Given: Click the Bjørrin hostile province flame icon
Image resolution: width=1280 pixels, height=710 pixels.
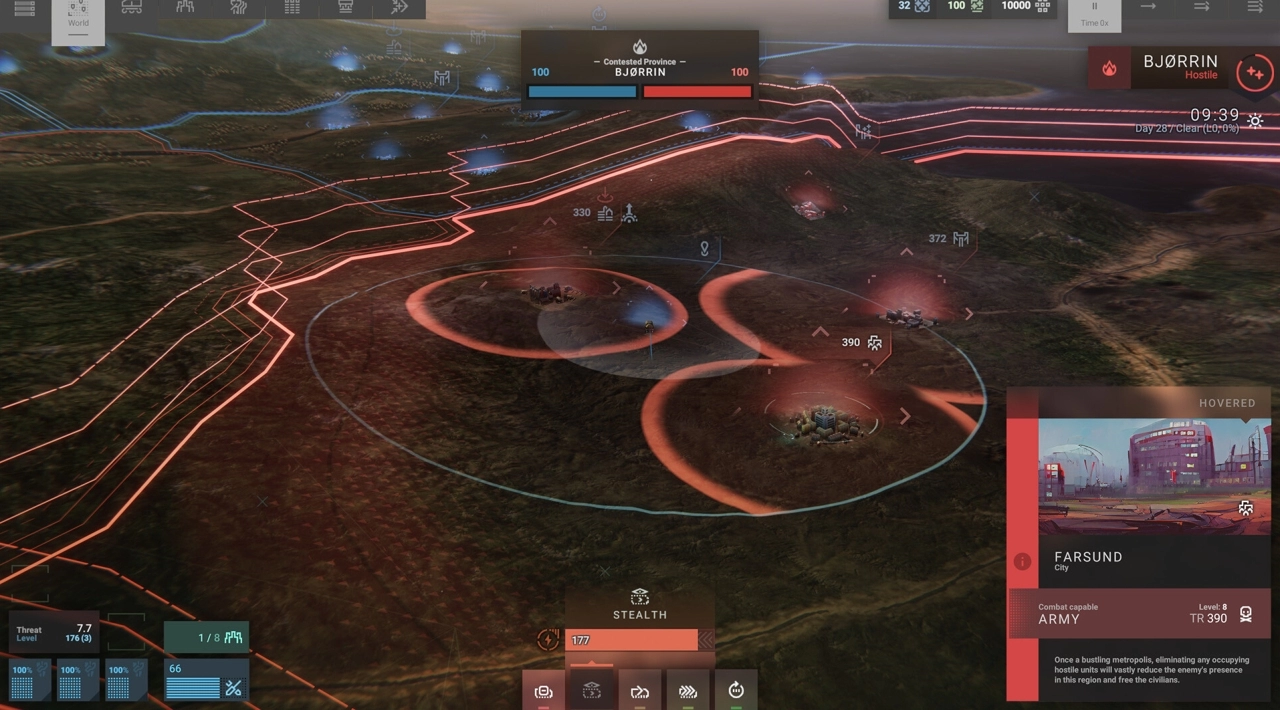Looking at the screenshot, I should tap(1109, 69).
